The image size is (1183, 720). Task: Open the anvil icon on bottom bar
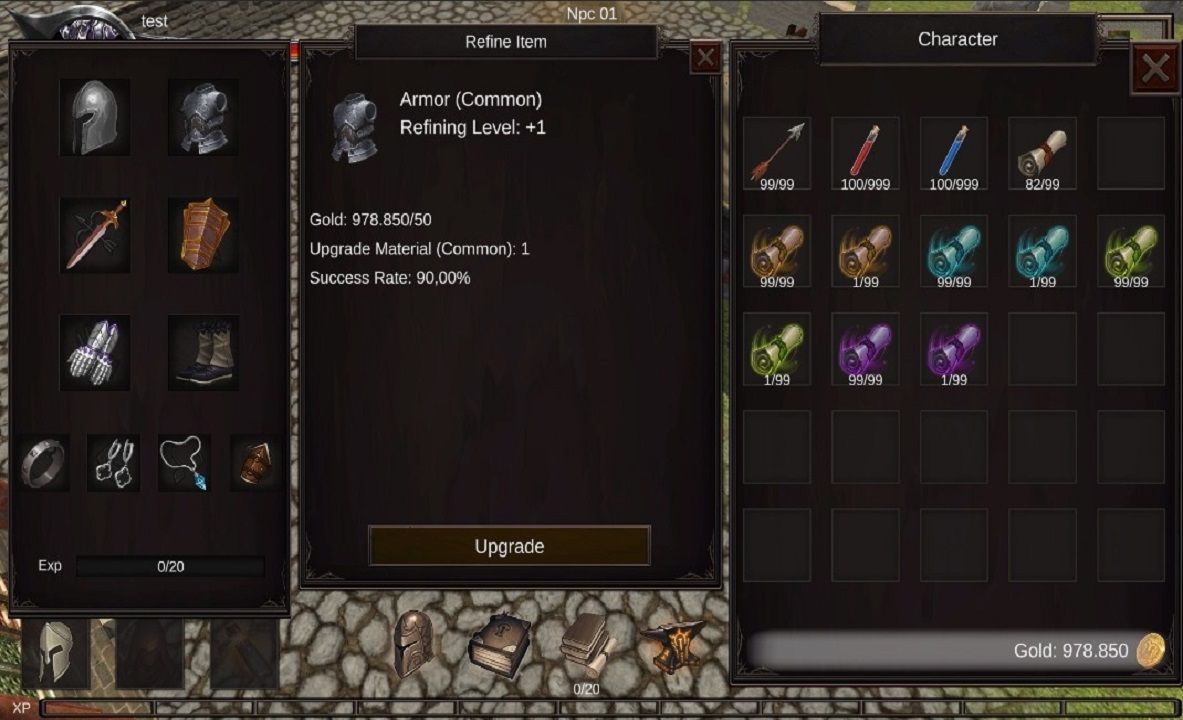671,646
